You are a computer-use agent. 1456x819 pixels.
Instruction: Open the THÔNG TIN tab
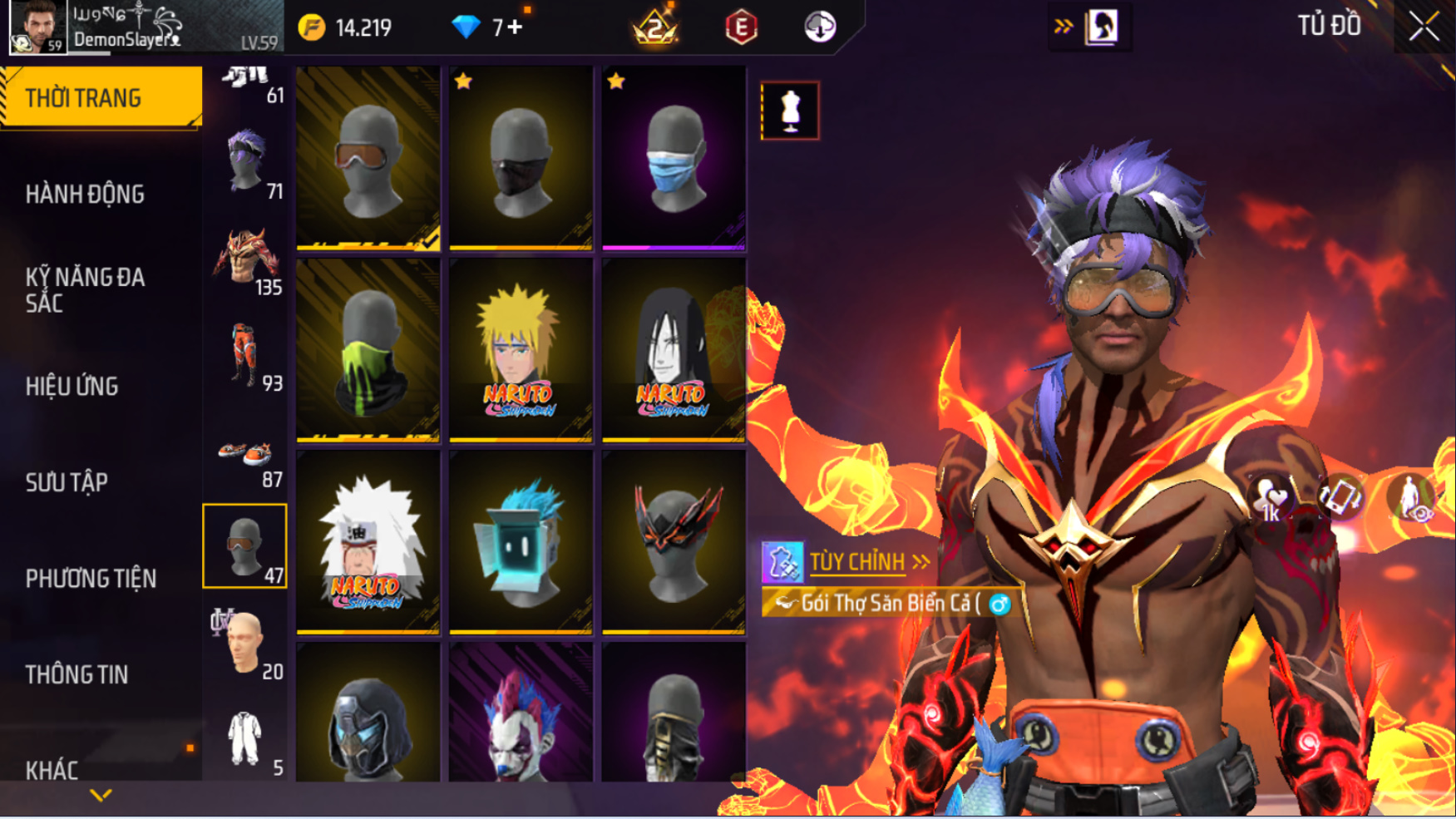77,674
